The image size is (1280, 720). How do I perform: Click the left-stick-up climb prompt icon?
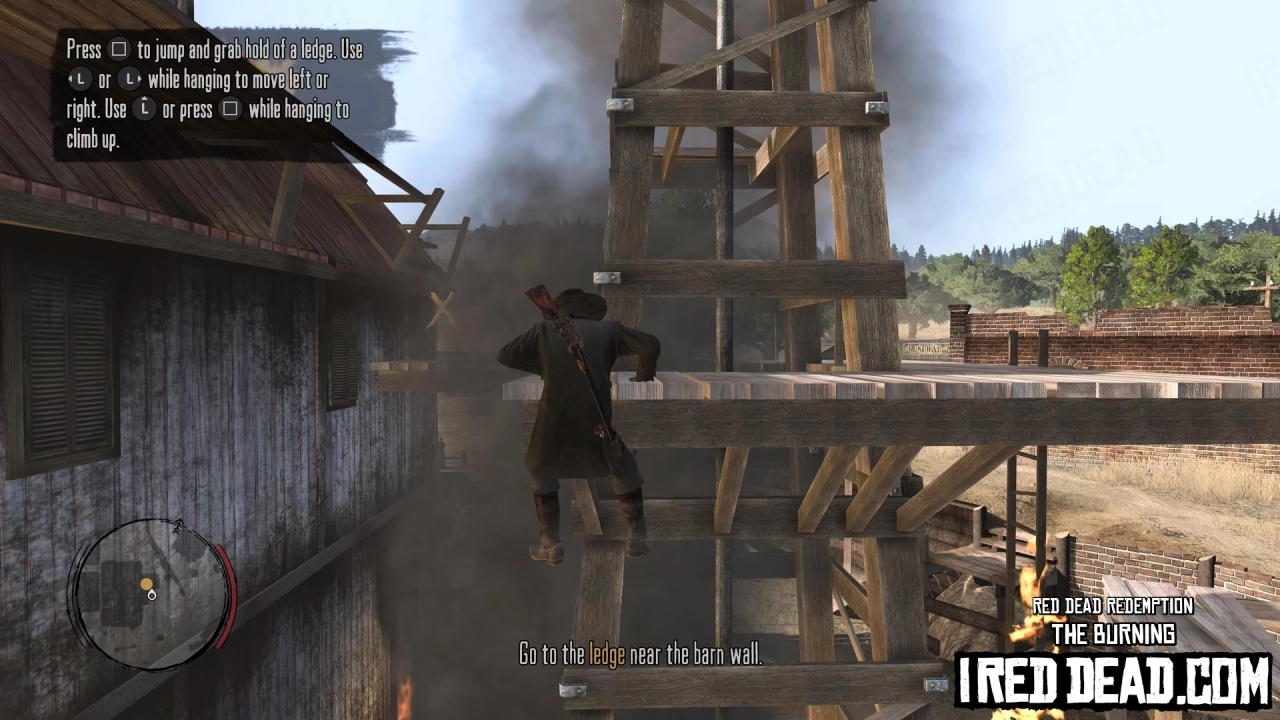144,108
